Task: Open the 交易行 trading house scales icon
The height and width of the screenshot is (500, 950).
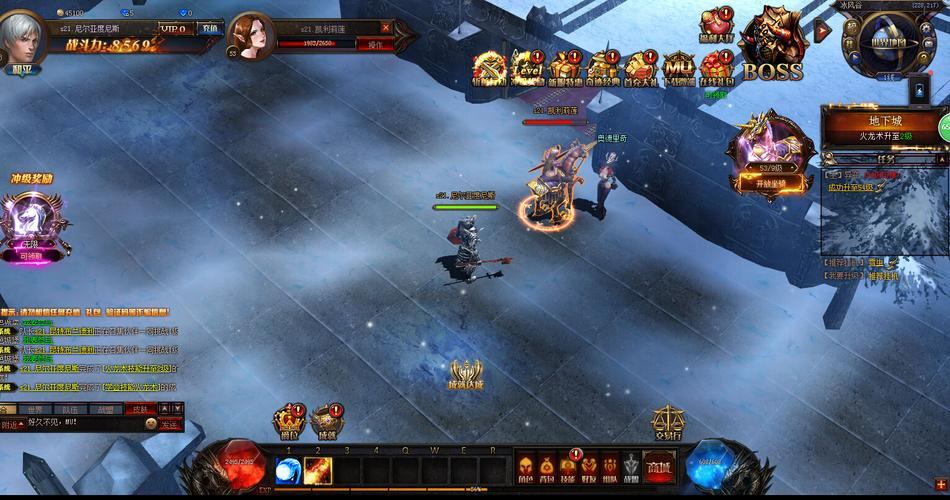Action: point(667,424)
